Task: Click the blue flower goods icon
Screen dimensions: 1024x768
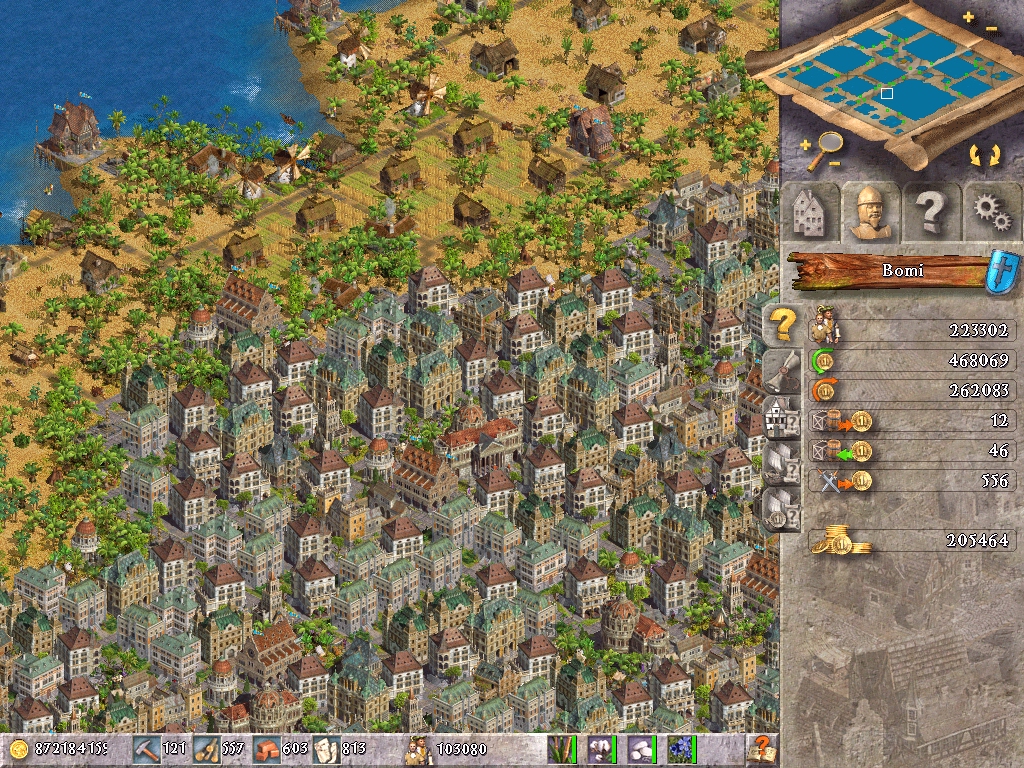Action: (x=681, y=748)
